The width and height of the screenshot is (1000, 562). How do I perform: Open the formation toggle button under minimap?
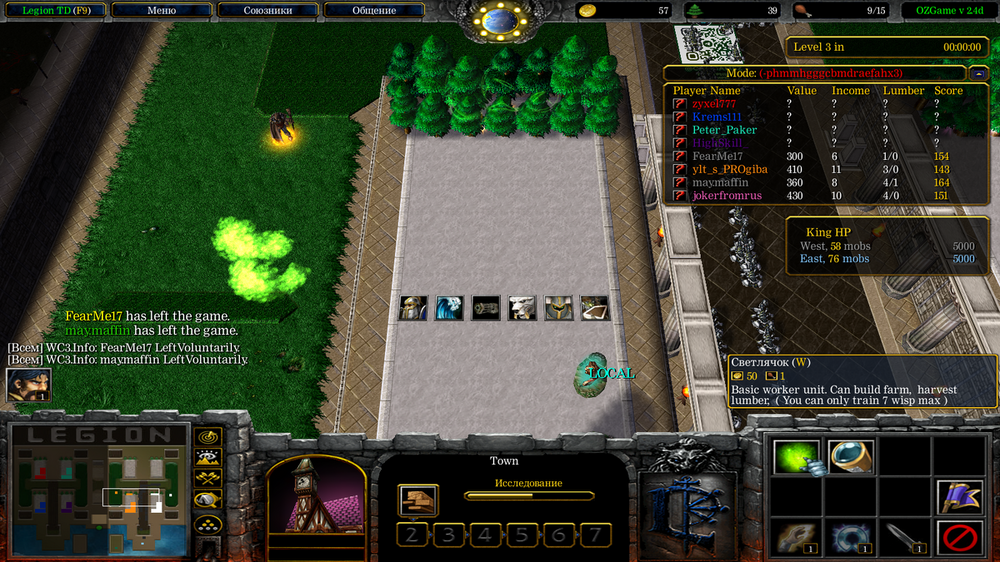[208, 523]
